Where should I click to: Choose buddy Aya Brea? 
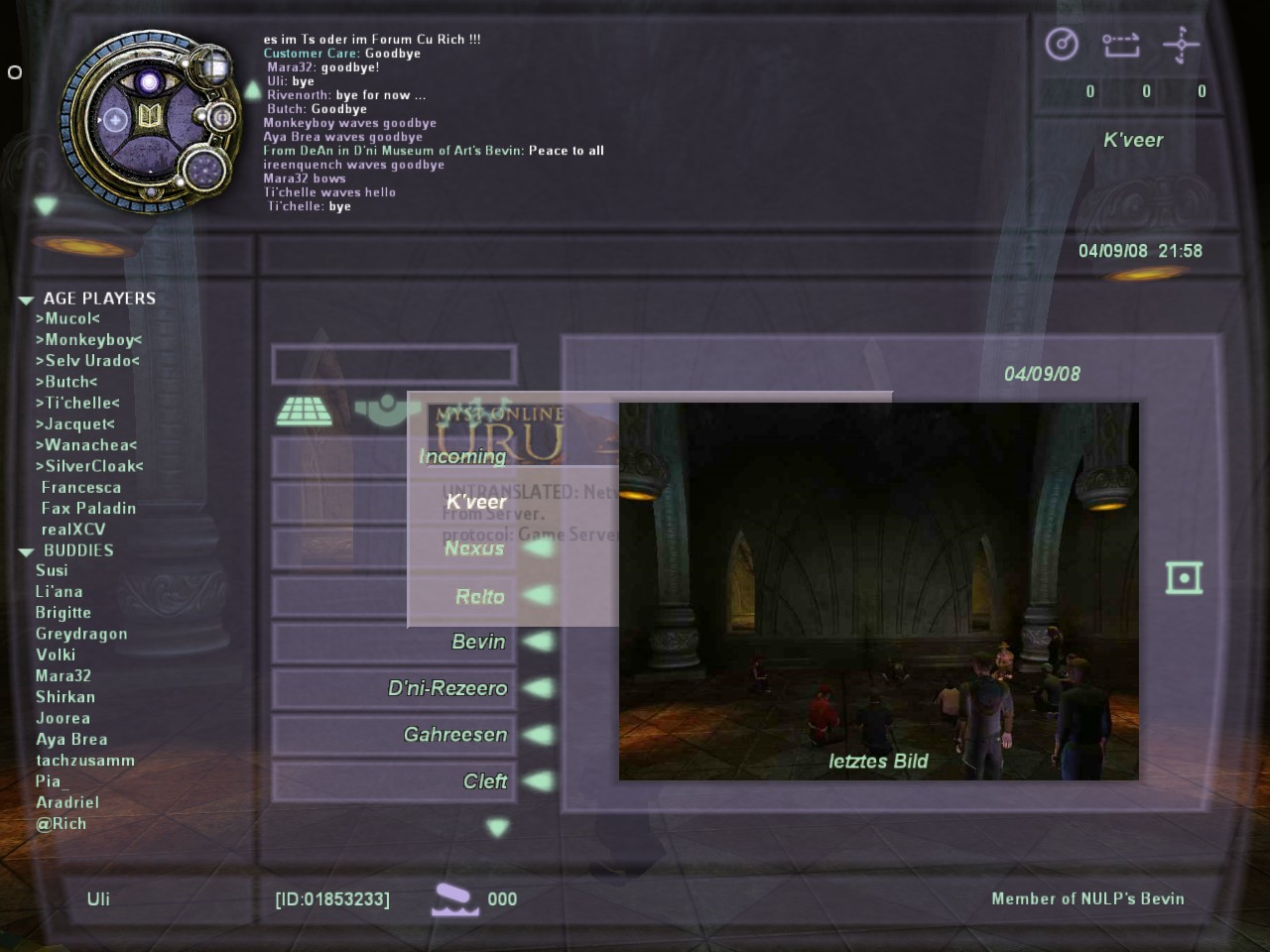point(71,740)
